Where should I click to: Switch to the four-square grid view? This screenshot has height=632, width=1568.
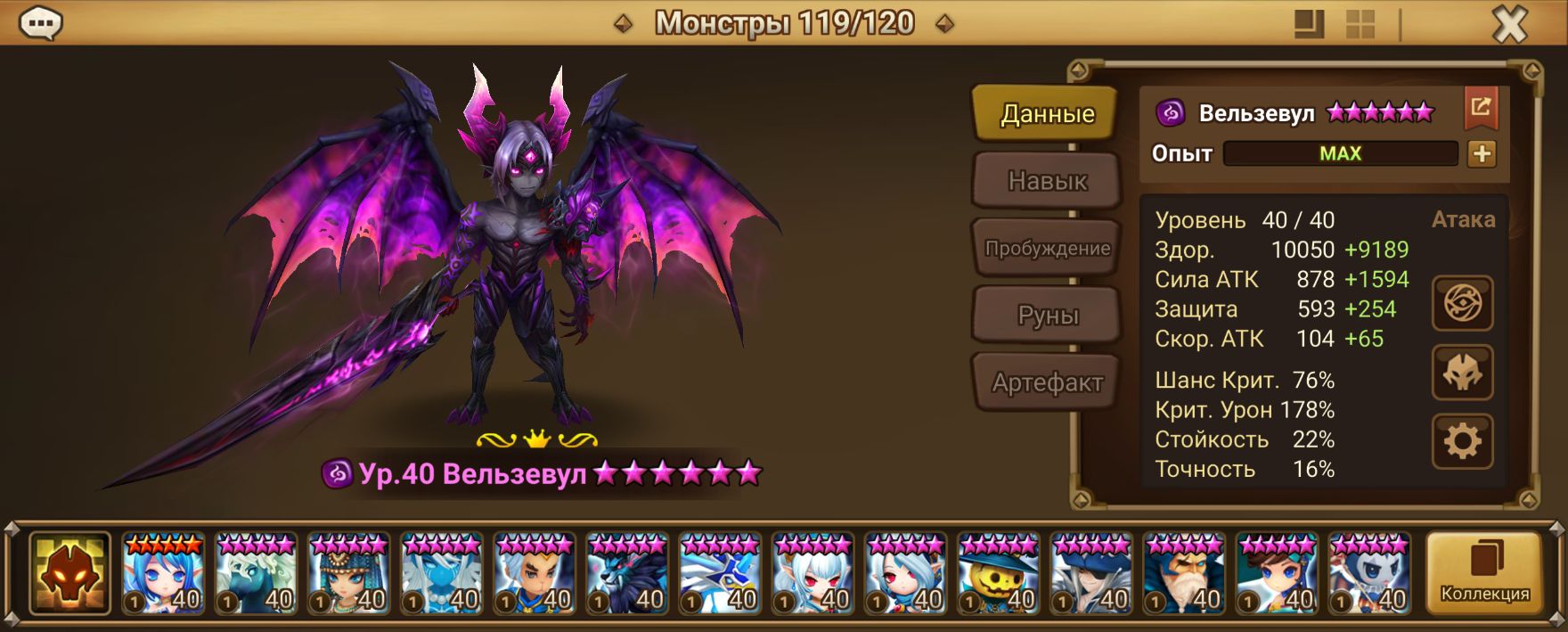(x=1360, y=25)
